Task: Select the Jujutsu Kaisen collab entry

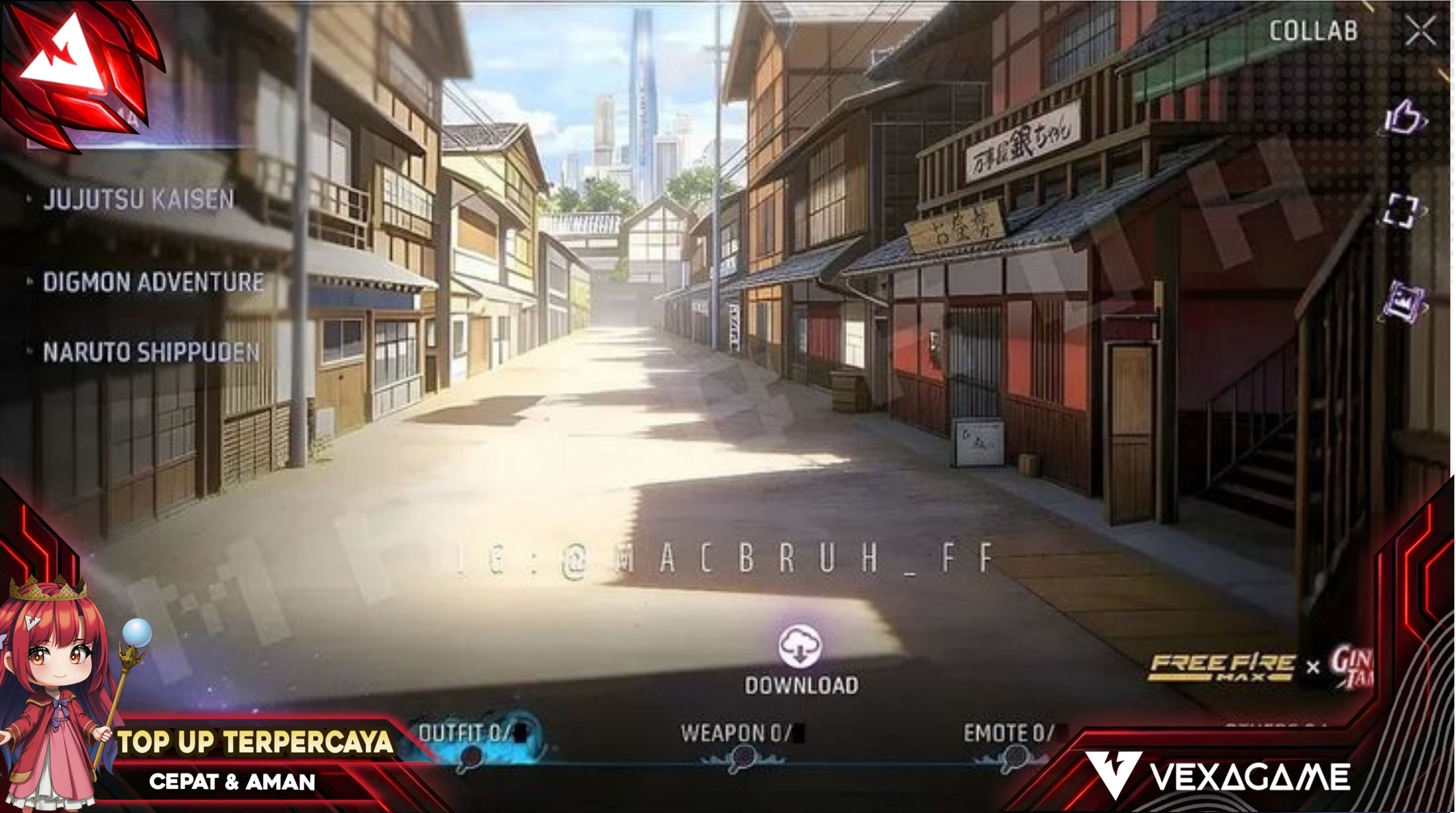Action: 138,199
